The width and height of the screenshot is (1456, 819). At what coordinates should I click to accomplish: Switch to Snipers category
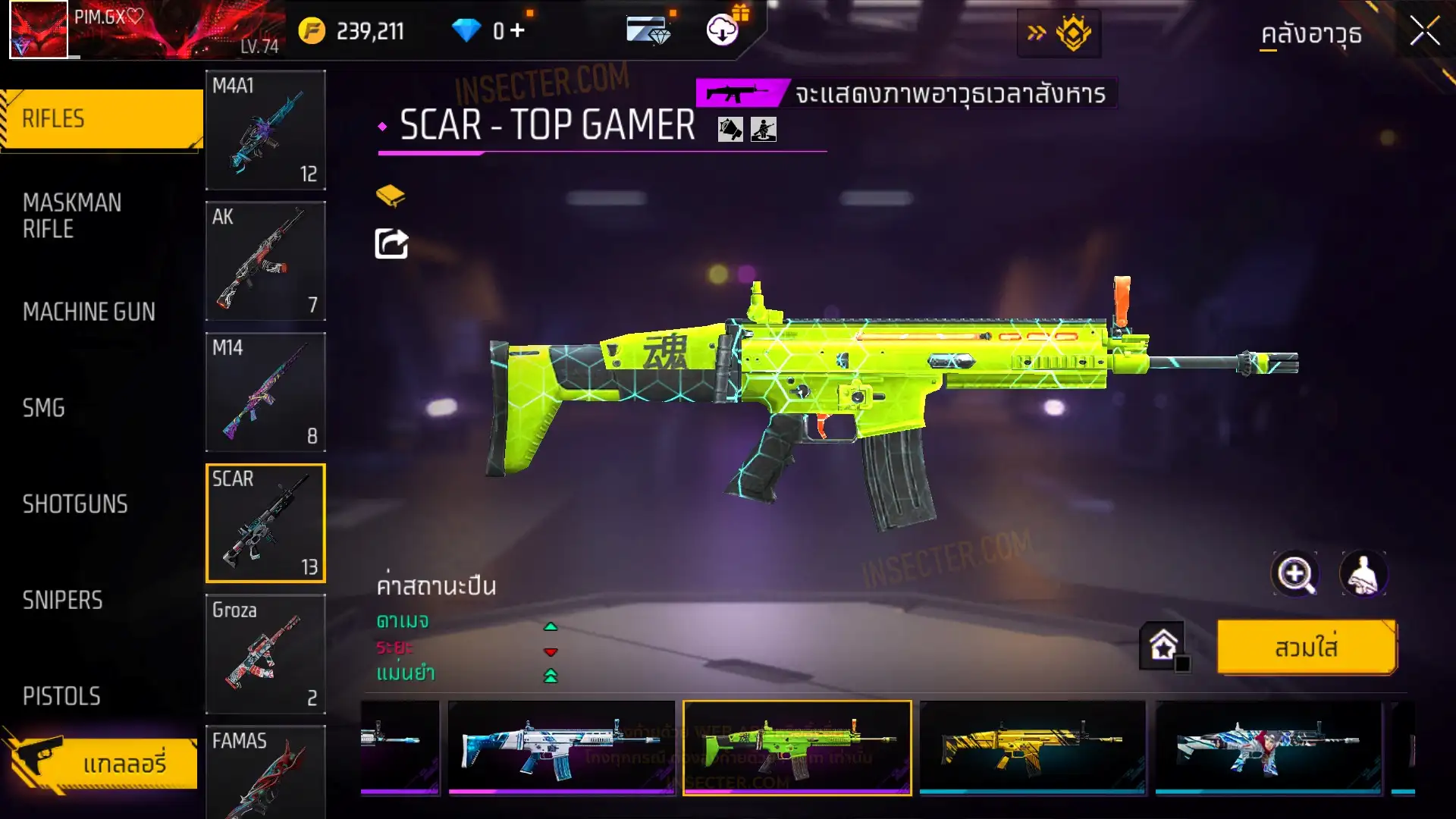point(62,601)
